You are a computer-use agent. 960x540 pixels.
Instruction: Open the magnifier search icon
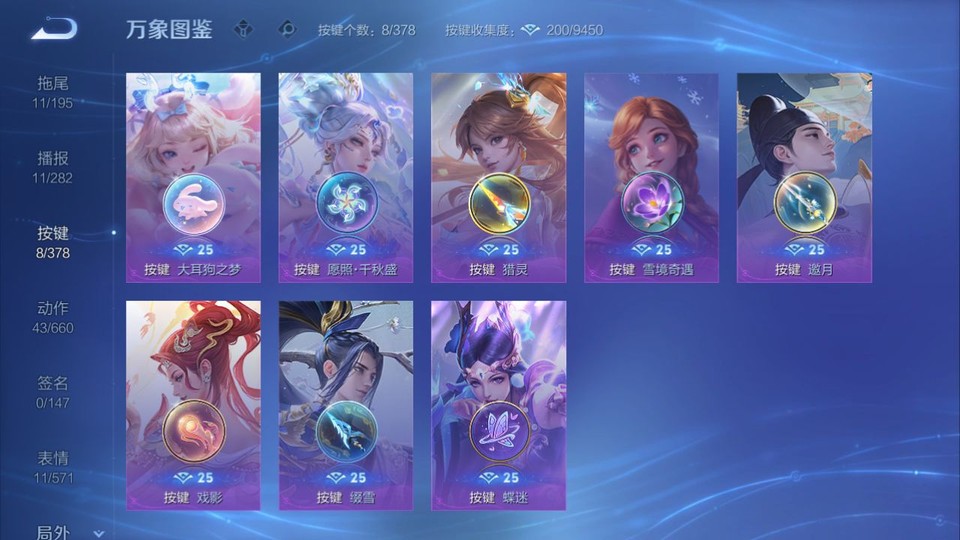[287, 29]
